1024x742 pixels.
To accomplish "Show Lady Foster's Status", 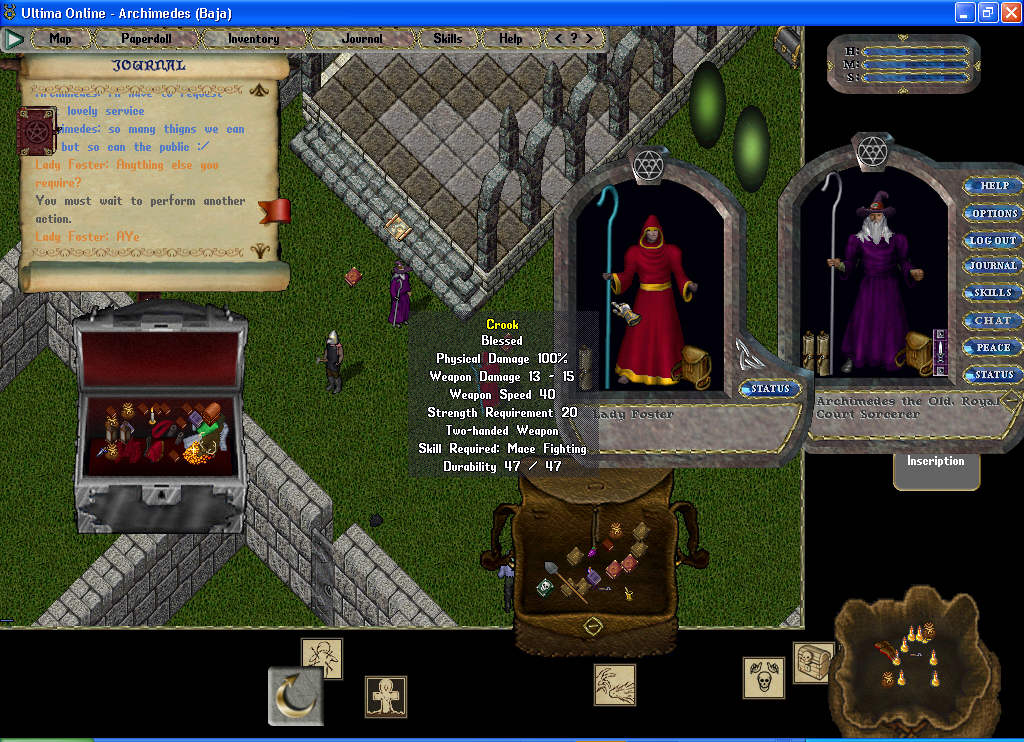I will click(x=770, y=389).
